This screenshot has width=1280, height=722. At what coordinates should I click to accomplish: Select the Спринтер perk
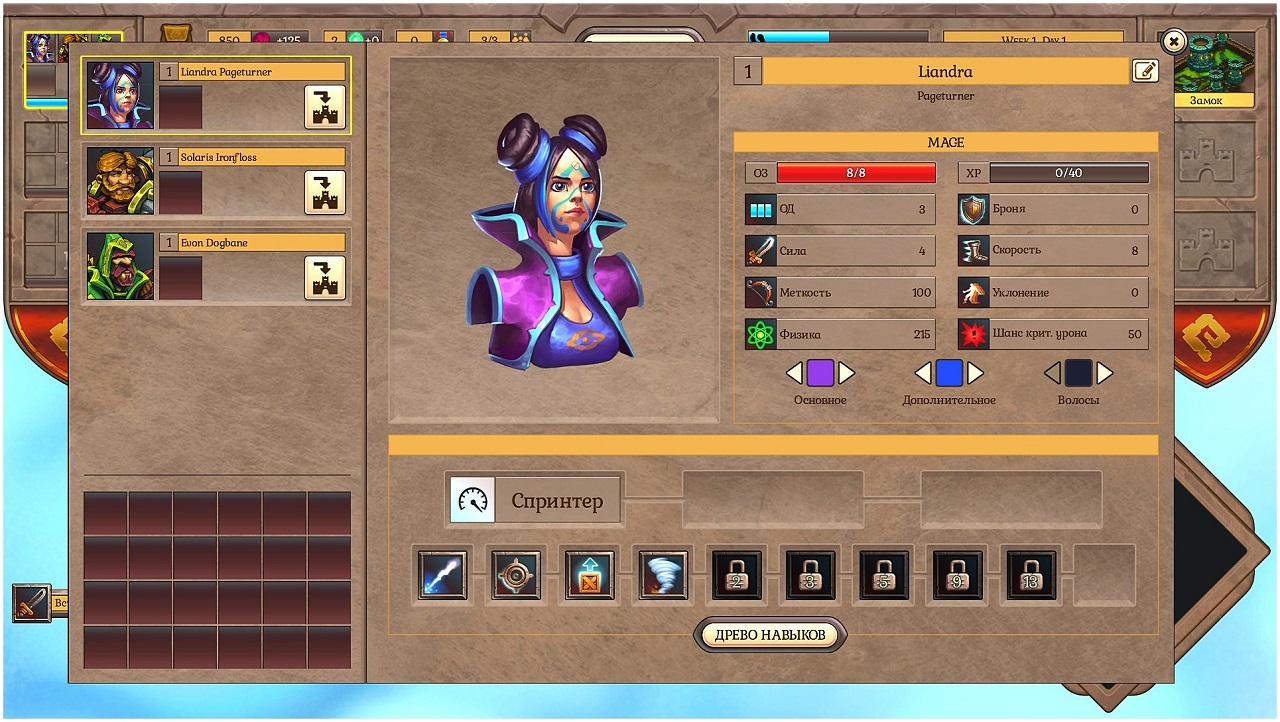(534, 500)
